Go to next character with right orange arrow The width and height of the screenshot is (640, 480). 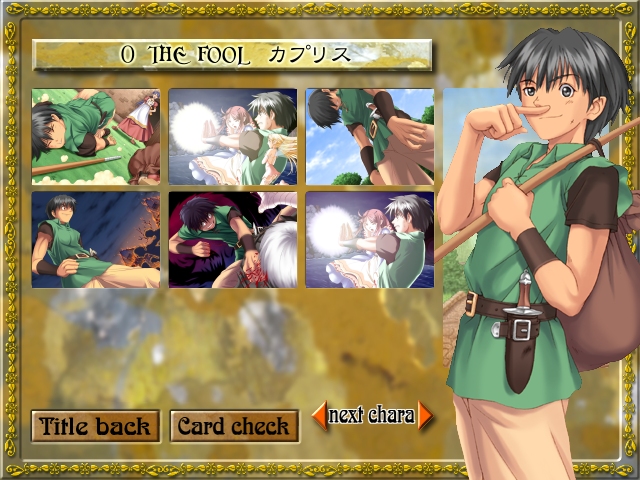pos(426,415)
